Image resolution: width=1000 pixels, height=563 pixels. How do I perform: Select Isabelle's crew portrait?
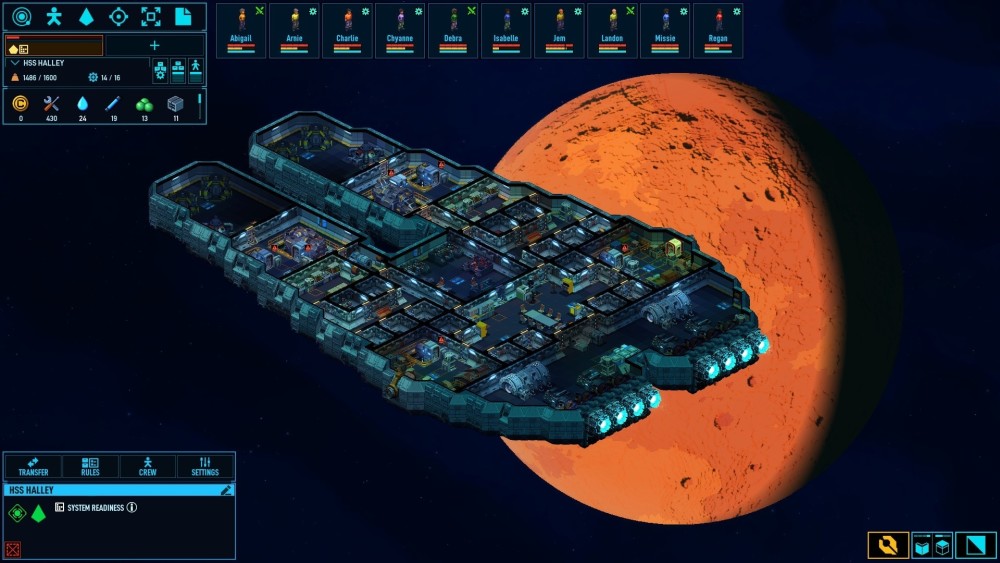506,30
